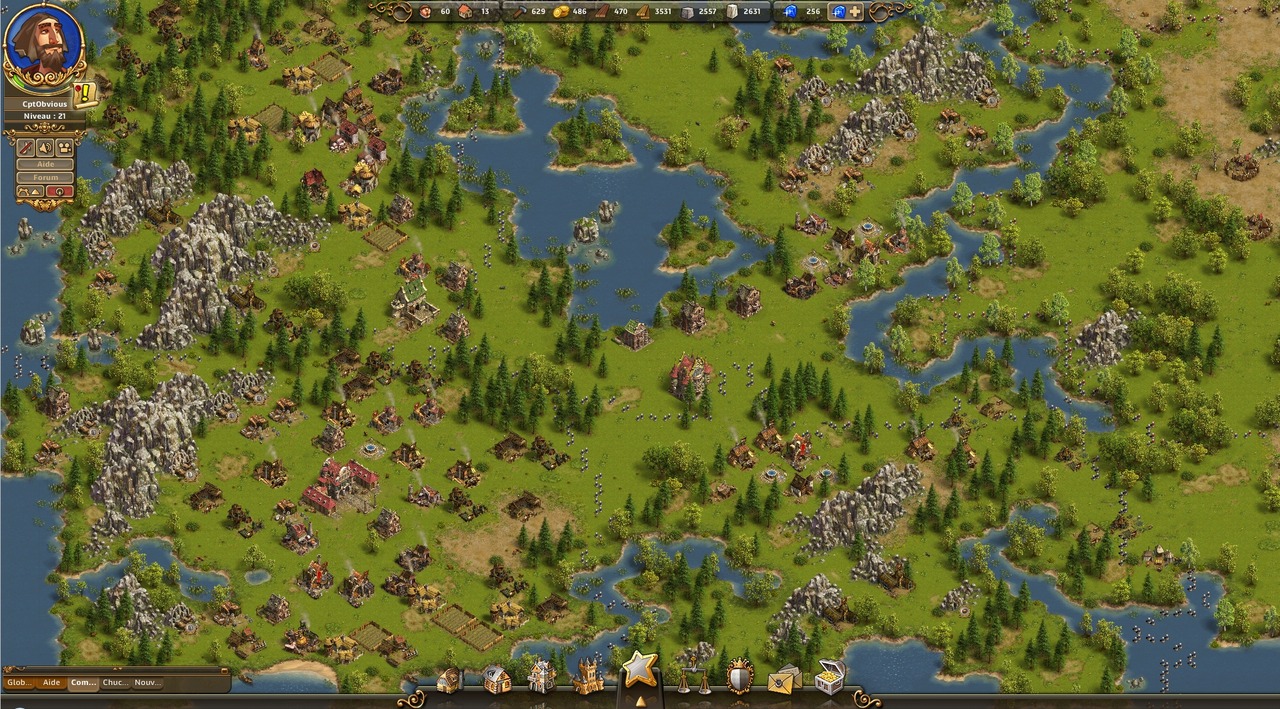This screenshot has width=1280, height=709.
Task: Switch to the Nouv... chat tab
Action: coord(147,683)
